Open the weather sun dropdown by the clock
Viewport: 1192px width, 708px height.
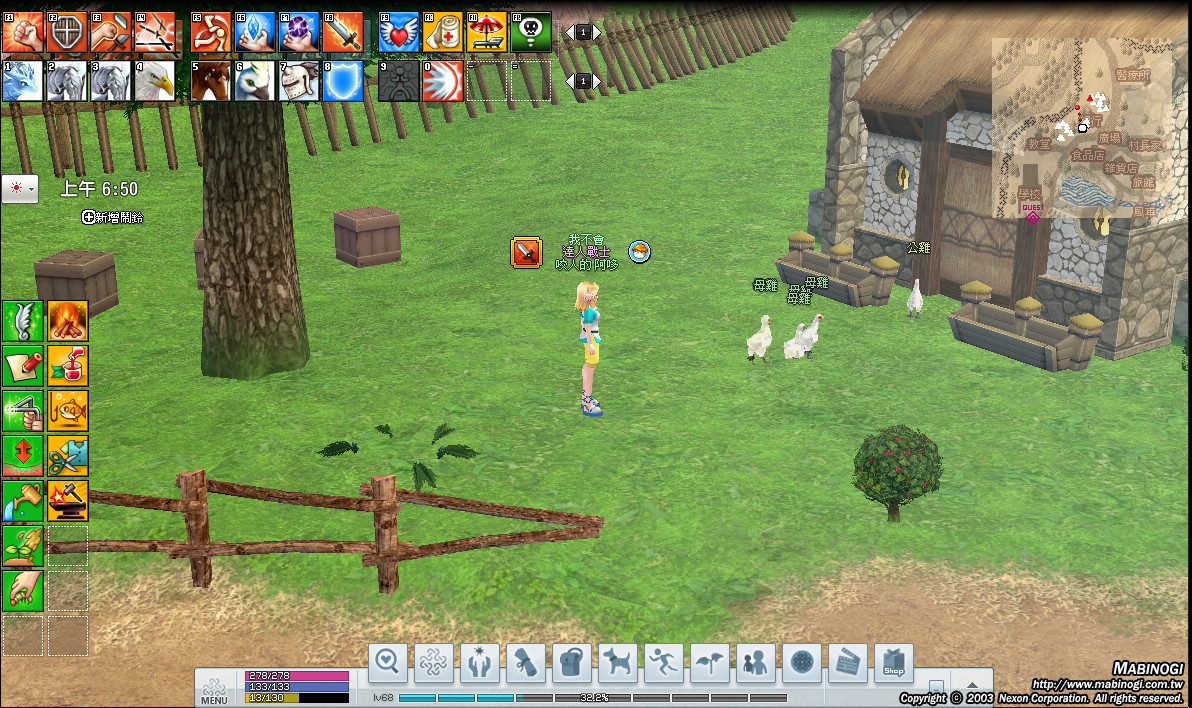coord(20,188)
